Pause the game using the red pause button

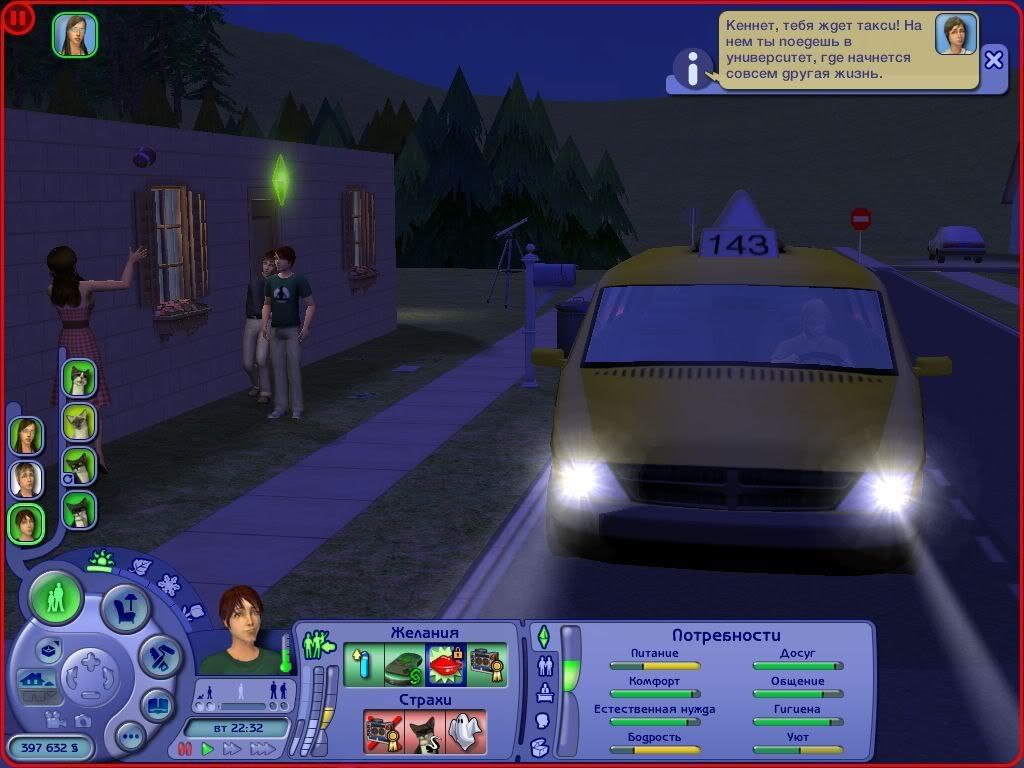(x=184, y=748)
